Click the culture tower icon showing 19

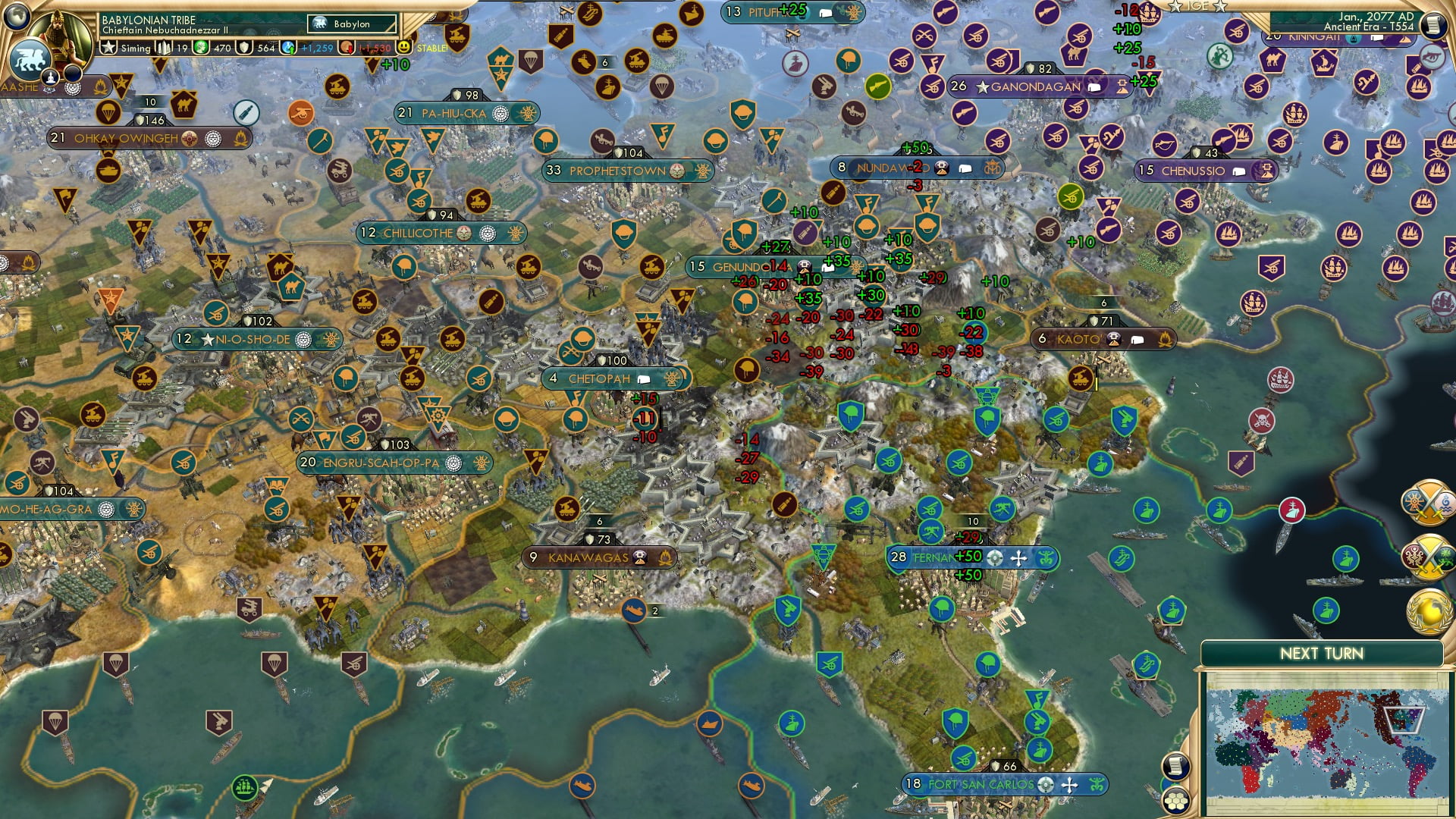(x=164, y=49)
